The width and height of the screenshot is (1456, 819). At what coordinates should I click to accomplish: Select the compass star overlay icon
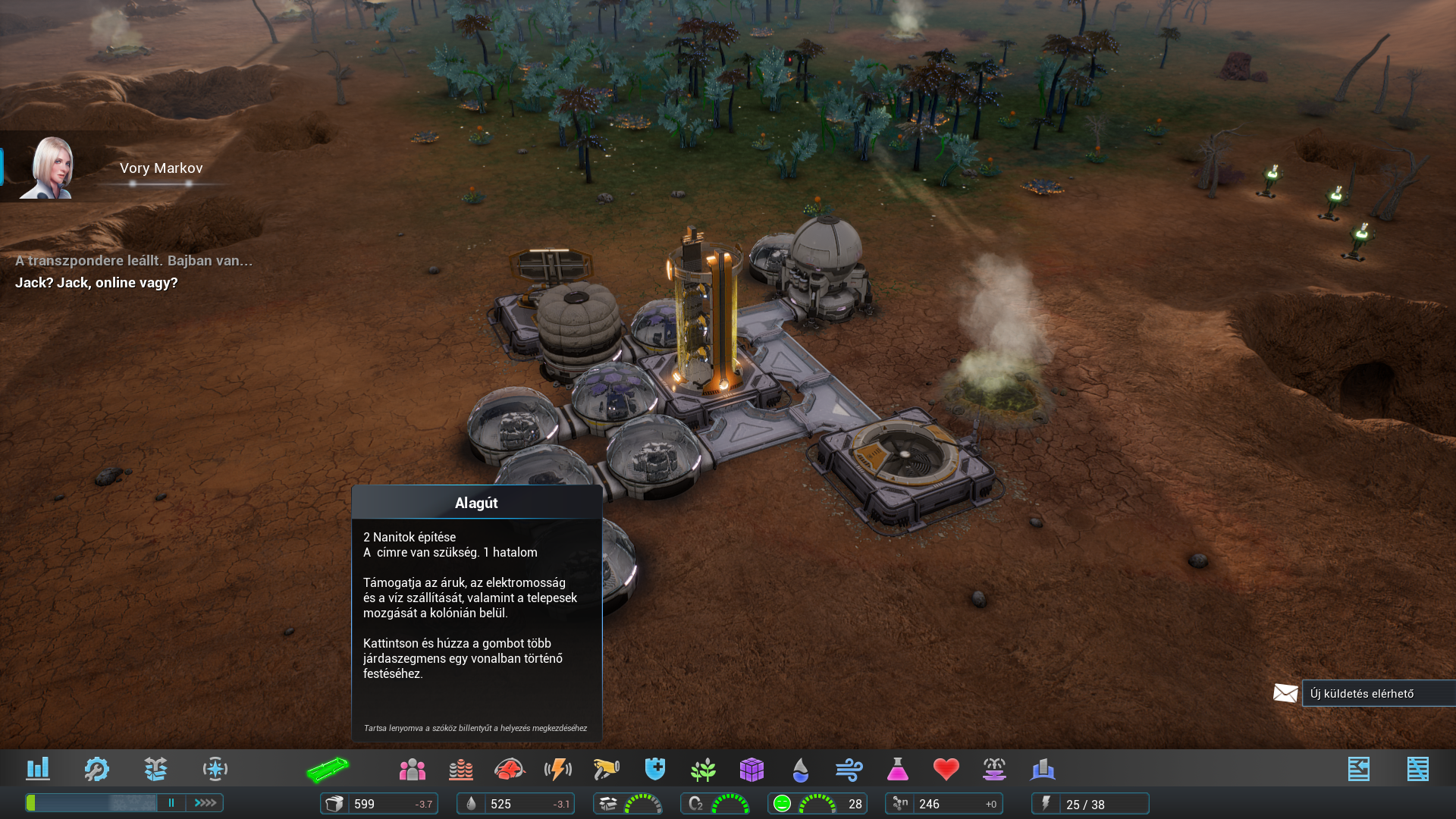pos(215,769)
